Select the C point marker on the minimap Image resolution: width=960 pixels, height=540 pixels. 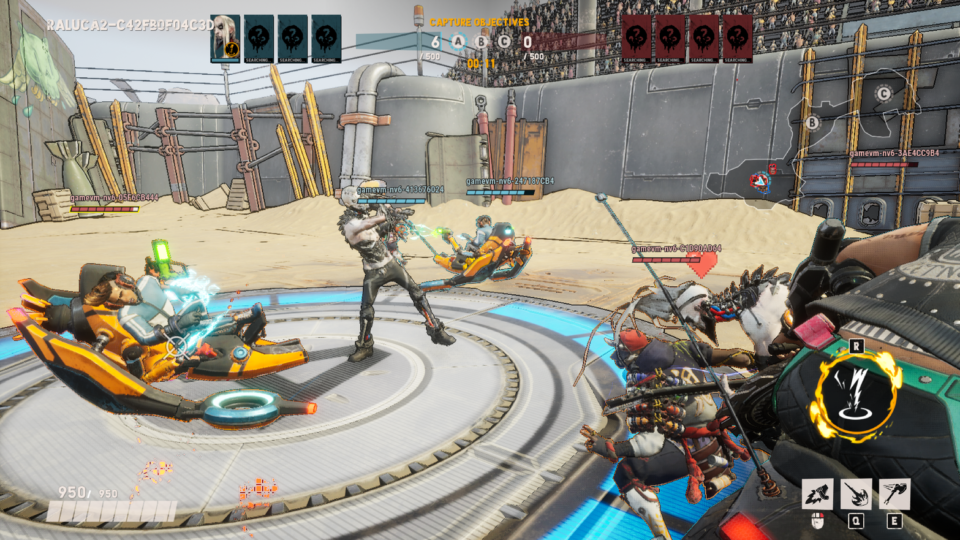click(883, 94)
